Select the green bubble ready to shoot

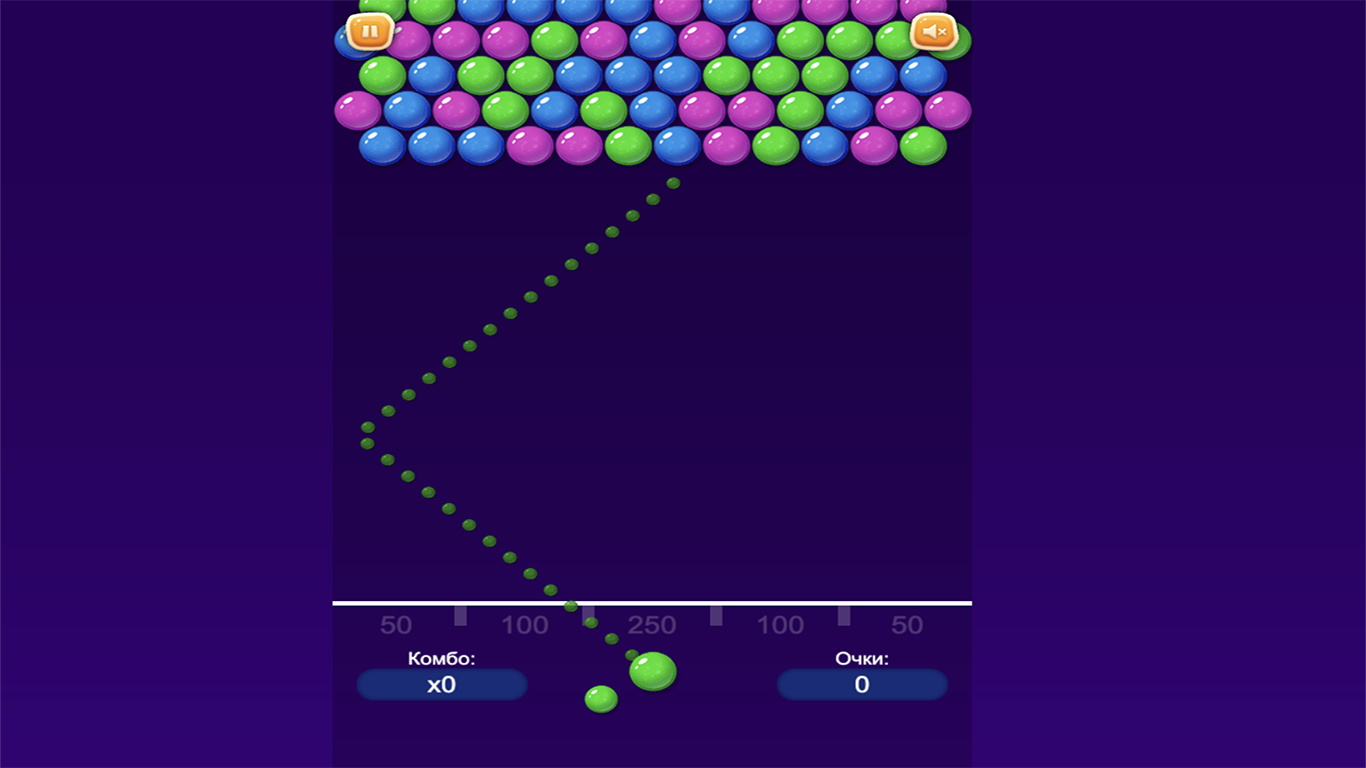pos(652,673)
